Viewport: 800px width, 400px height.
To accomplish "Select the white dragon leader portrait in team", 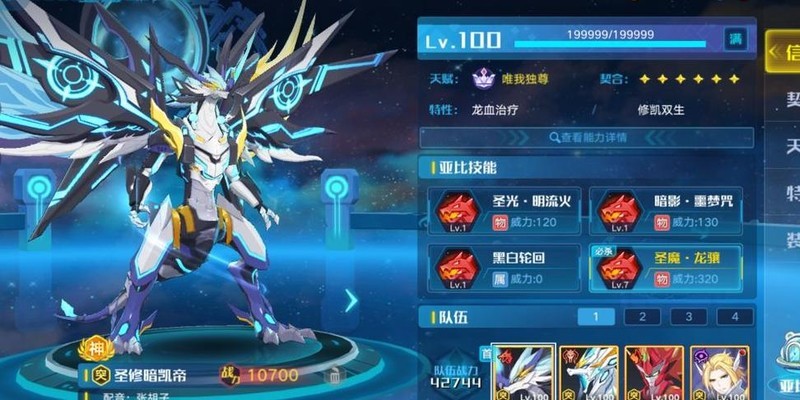I will [x=523, y=373].
